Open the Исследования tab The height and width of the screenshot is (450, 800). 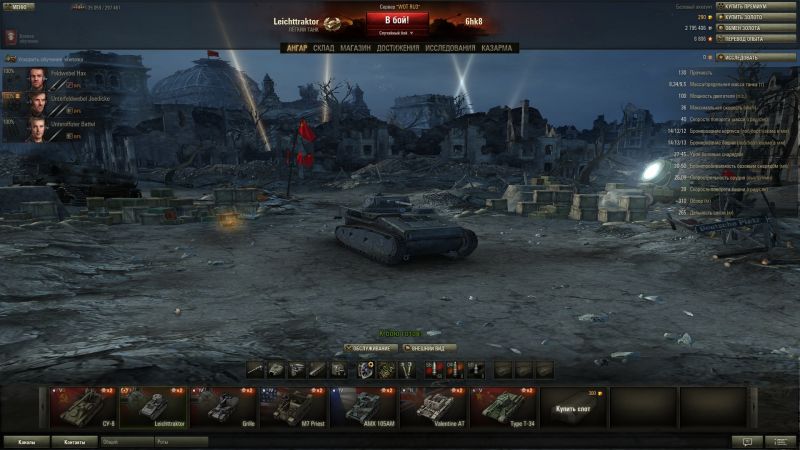[450, 48]
